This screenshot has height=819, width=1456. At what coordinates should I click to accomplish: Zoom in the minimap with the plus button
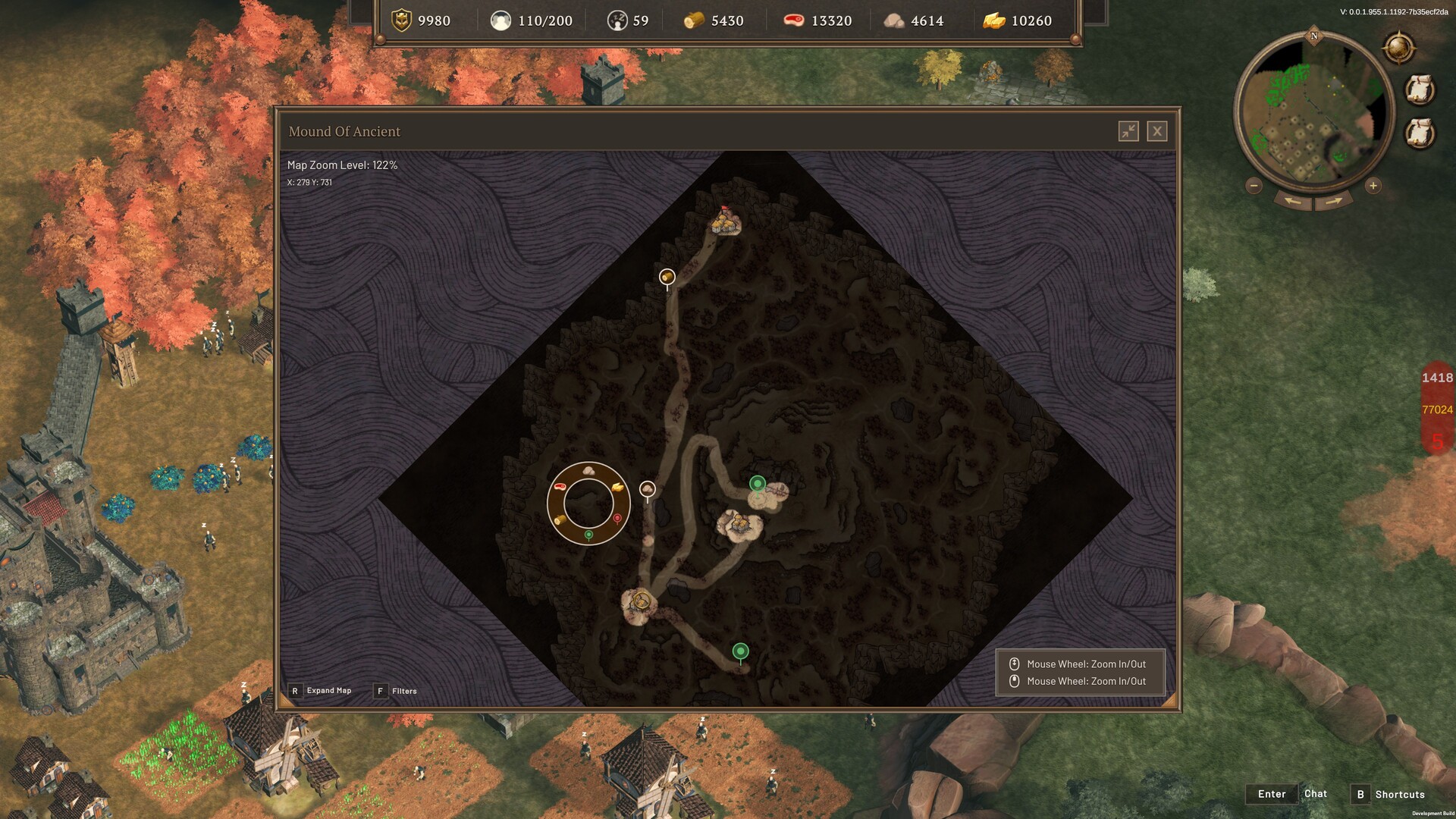(x=1373, y=186)
